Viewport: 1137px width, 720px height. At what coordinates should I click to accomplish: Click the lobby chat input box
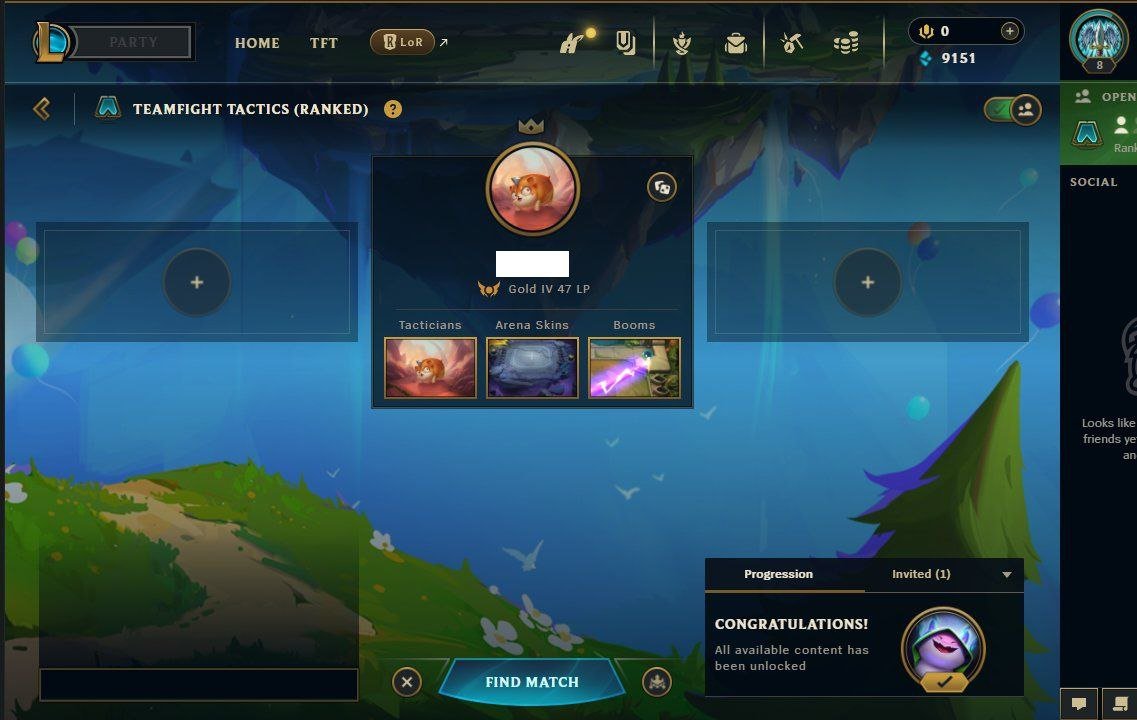[x=198, y=684]
